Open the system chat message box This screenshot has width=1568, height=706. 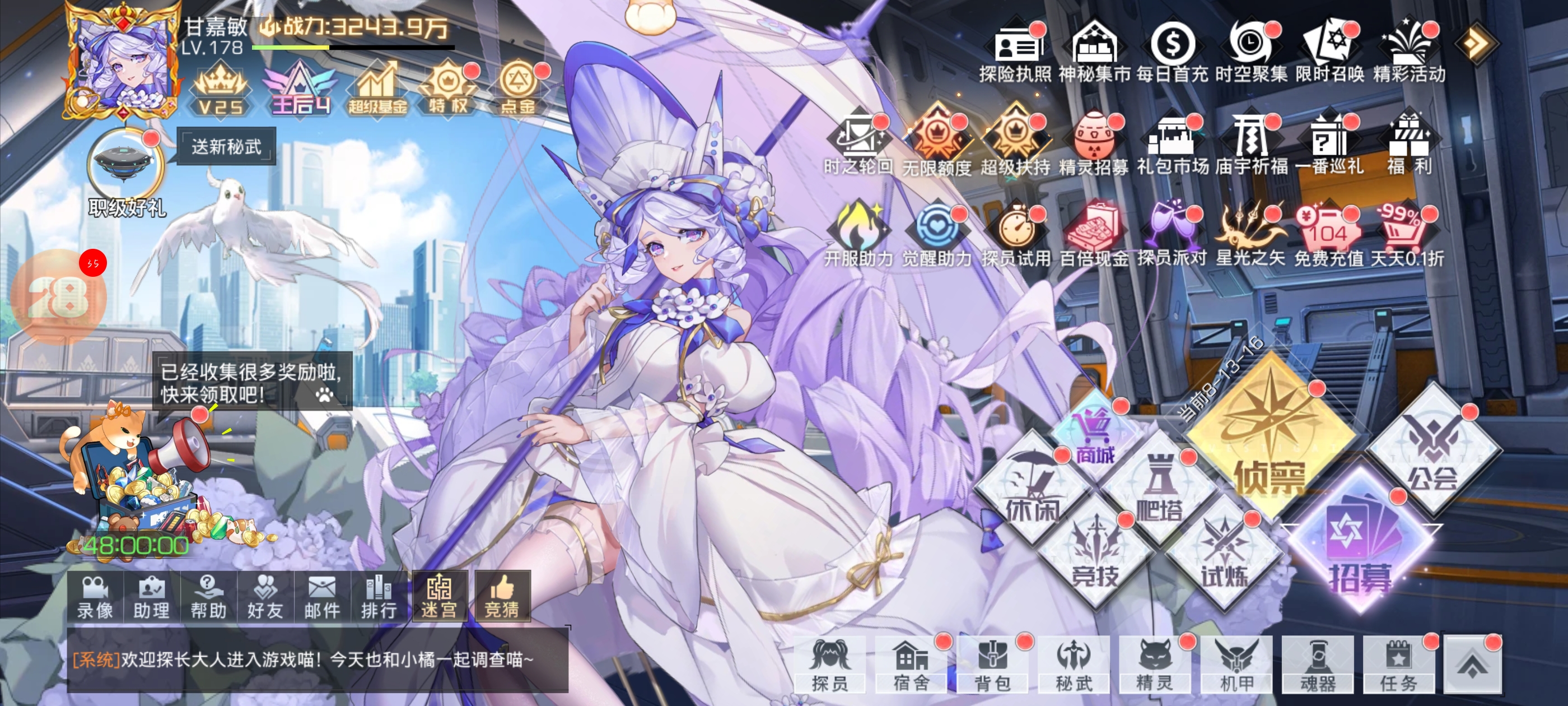coord(316,659)
